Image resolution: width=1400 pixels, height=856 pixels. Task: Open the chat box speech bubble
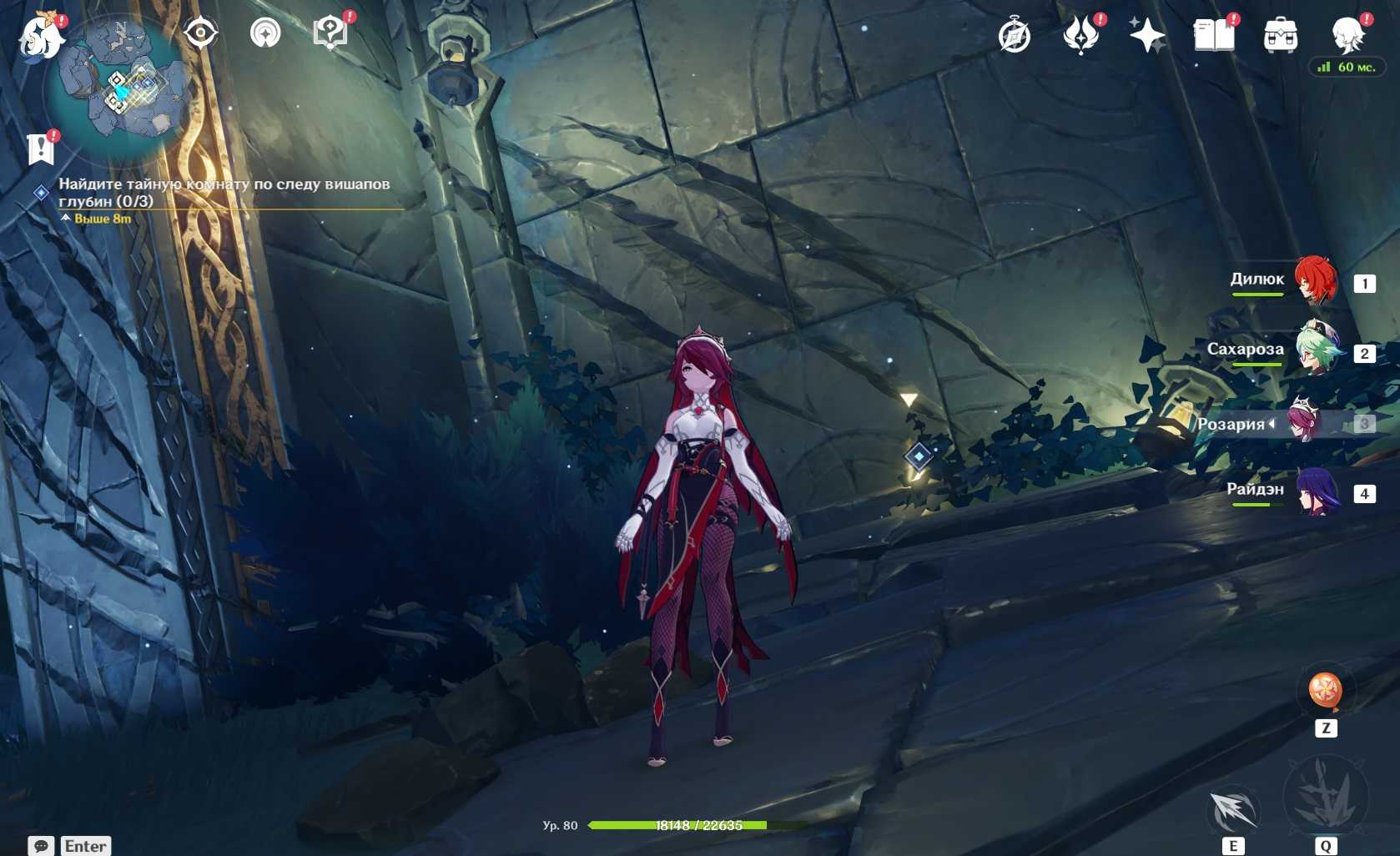[x=41, y=846]
